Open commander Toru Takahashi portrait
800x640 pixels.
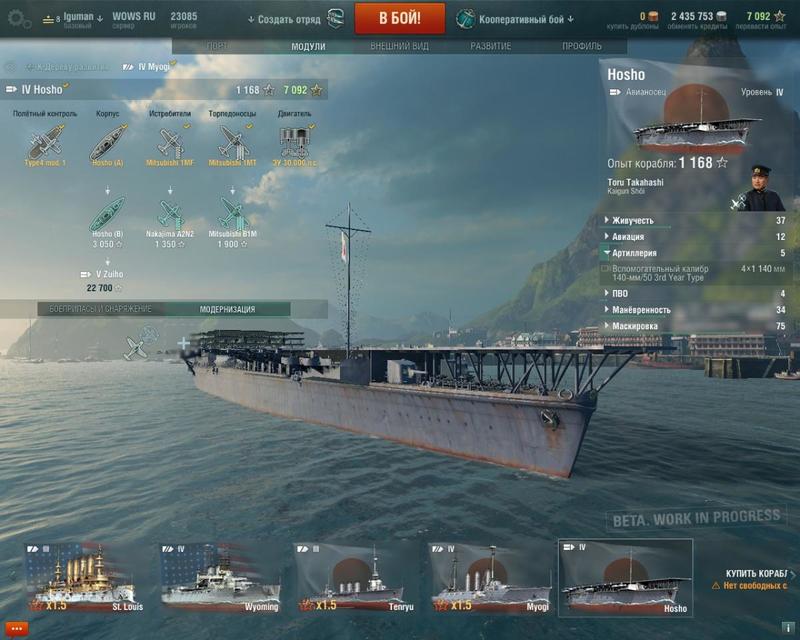[768, 188]
